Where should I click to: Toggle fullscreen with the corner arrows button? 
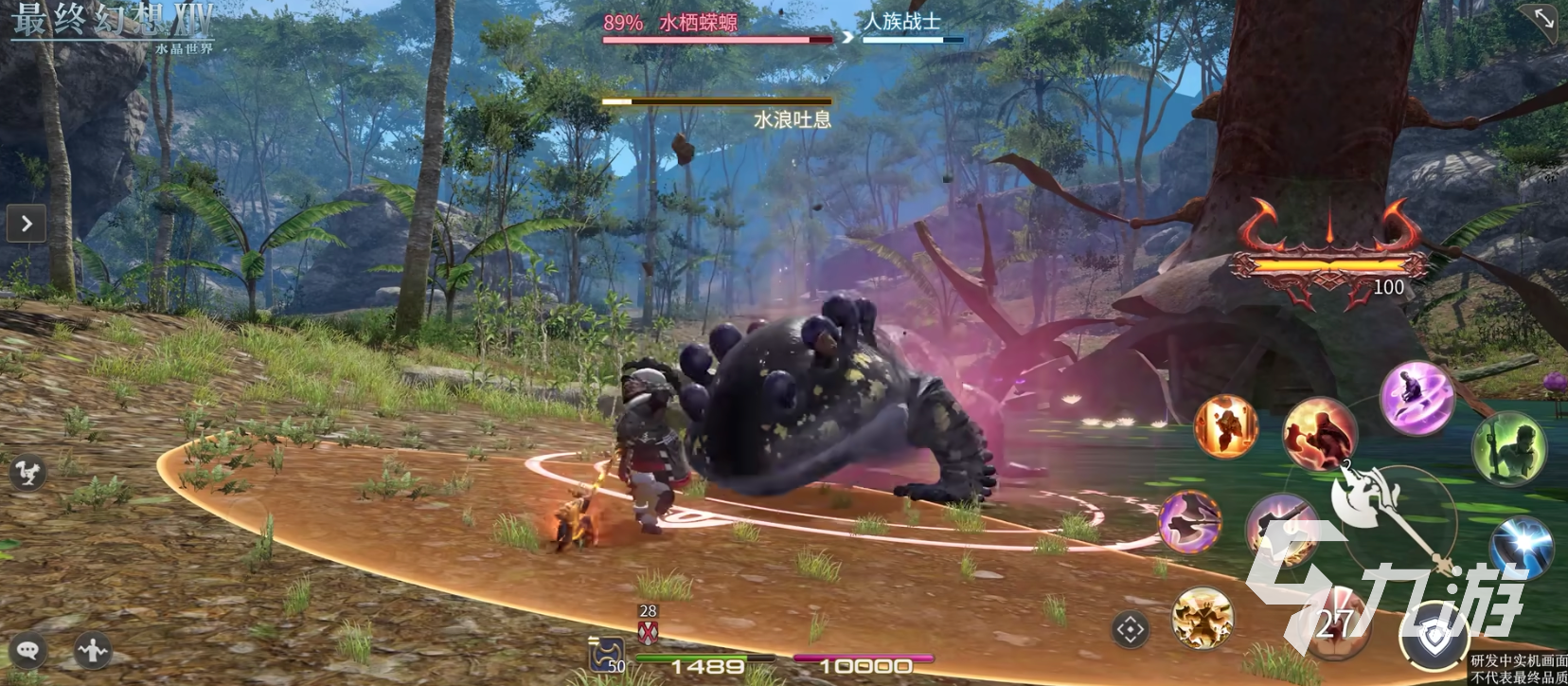1543,21
